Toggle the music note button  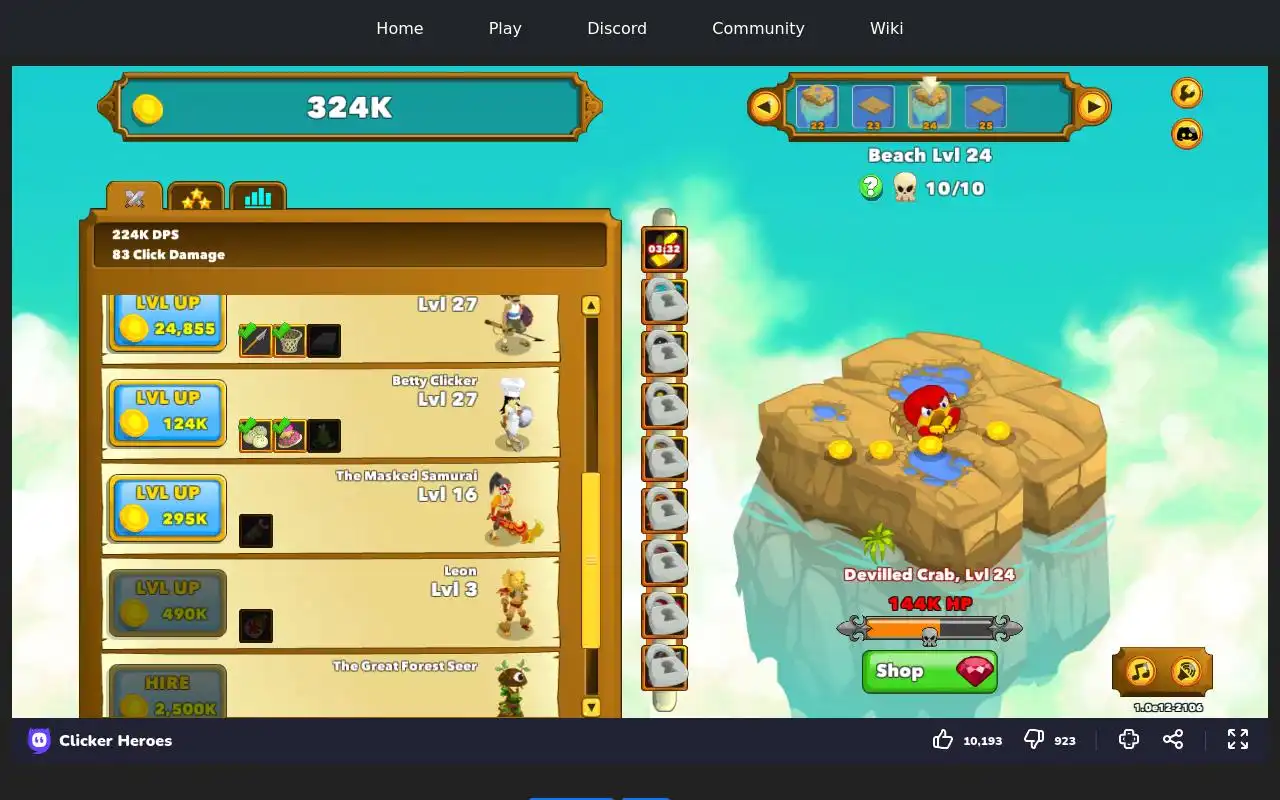[1141, 671]
